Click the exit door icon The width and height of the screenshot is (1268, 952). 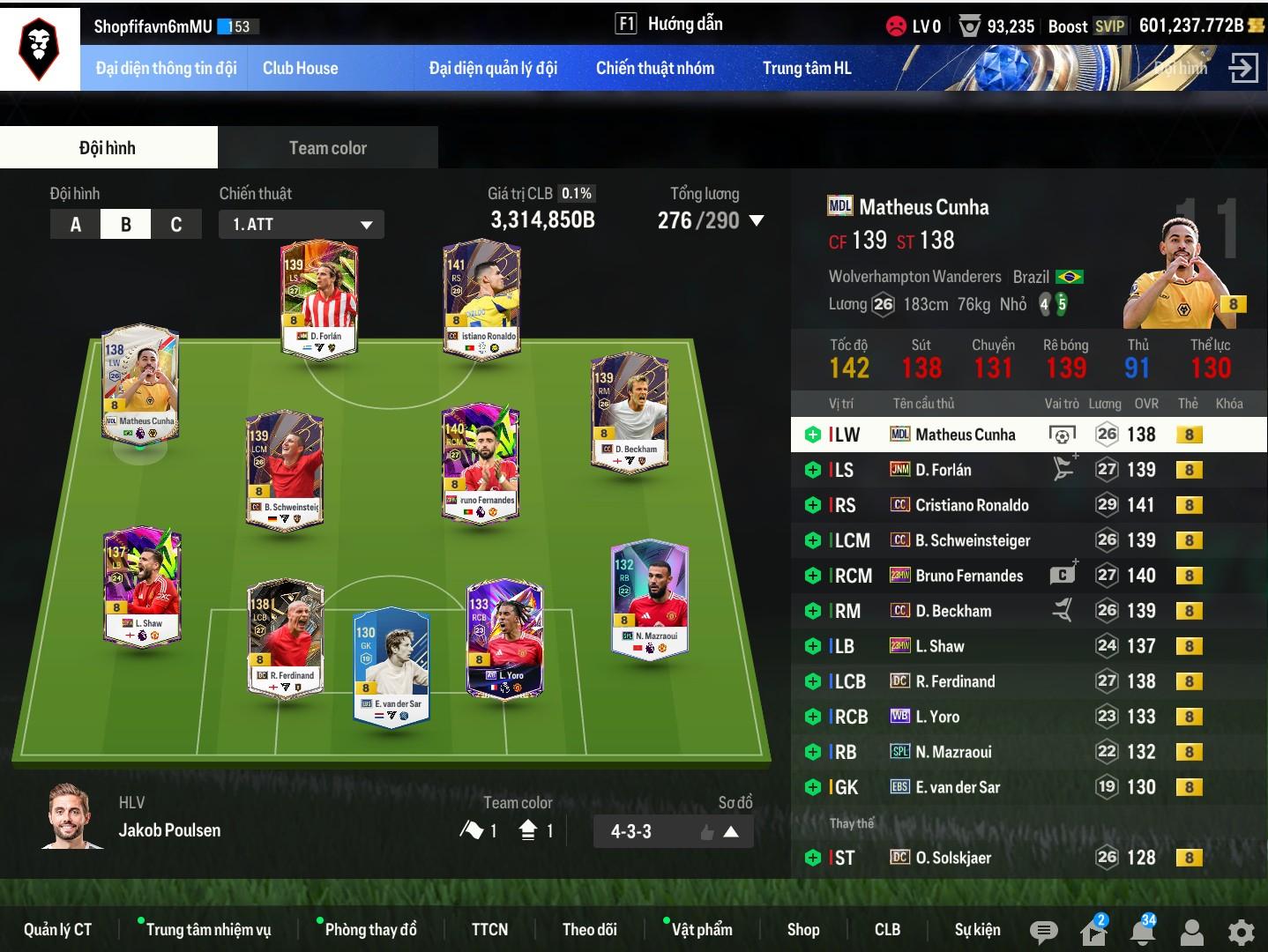click(1242, 68)
